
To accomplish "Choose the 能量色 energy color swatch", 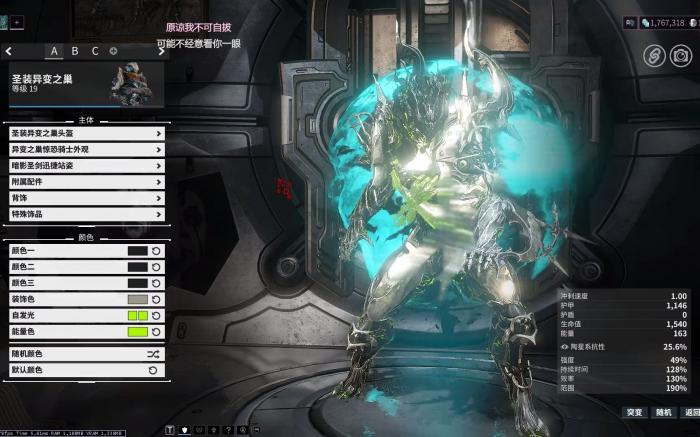I will click(x=137, y=331).
